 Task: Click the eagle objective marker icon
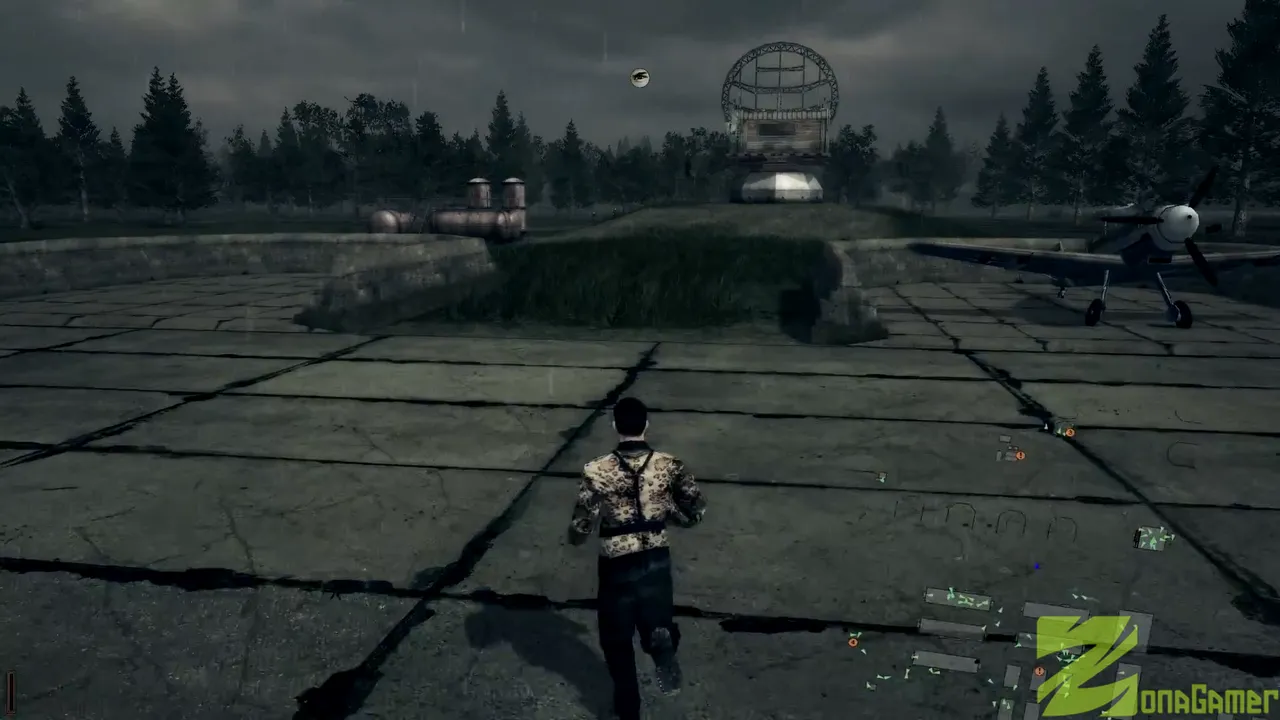coord(640,78)
